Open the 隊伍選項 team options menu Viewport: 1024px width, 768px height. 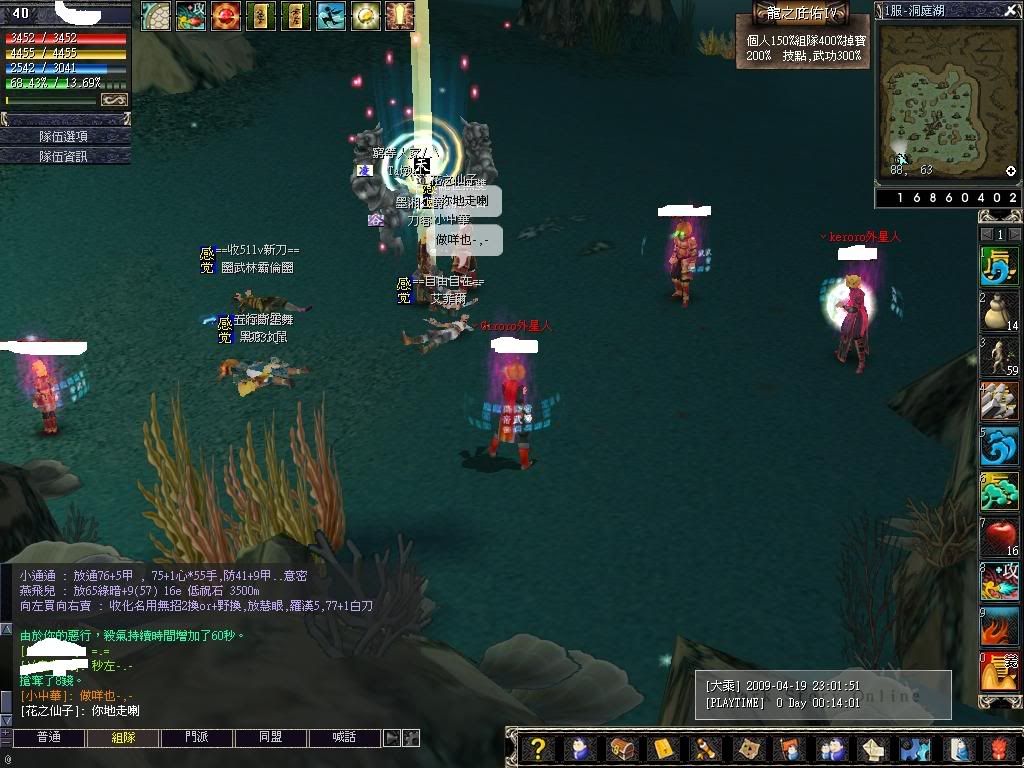[64, 136]
